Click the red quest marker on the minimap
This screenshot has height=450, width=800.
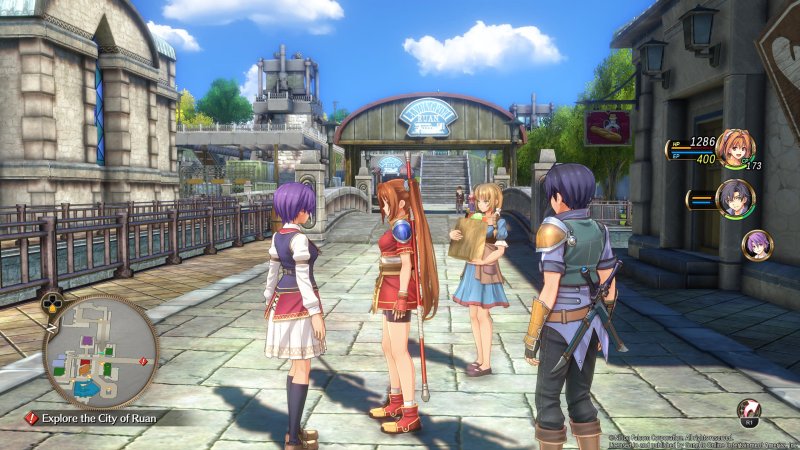(144, 360)
